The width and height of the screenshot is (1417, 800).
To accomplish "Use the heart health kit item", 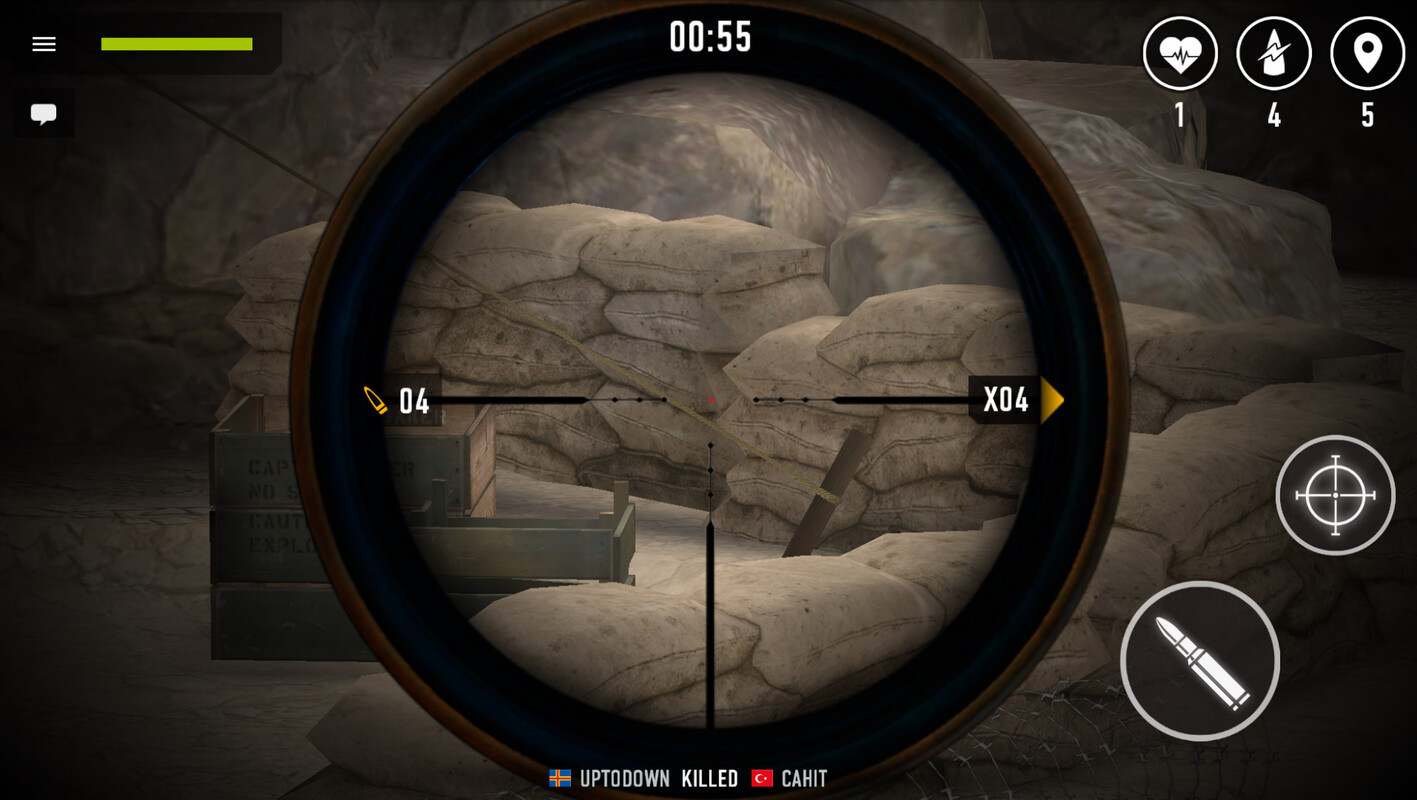I will pyautogui.click(x=1180, y=54).
